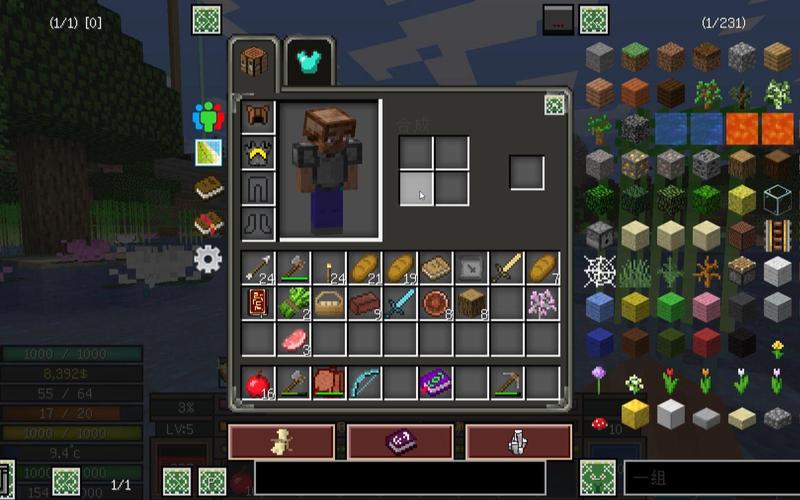
Task: Pick the cobweb from the item palette
Action: click(600, 270)
